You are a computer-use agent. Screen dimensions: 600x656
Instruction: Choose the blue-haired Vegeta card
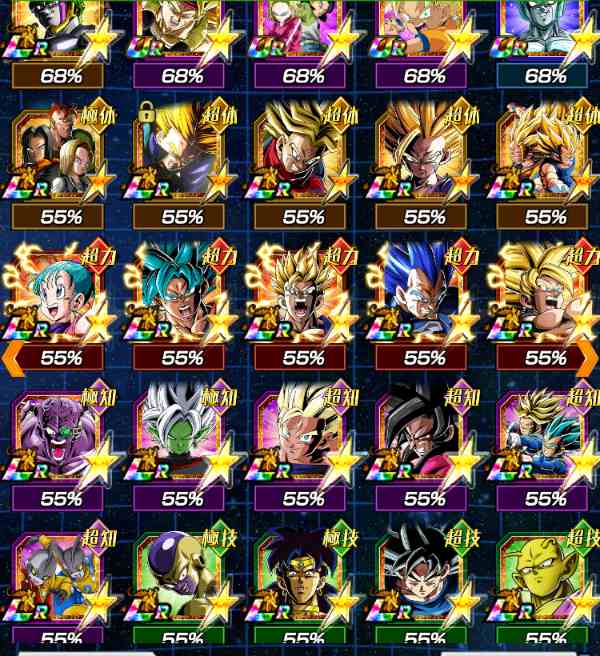click(423, 293)
